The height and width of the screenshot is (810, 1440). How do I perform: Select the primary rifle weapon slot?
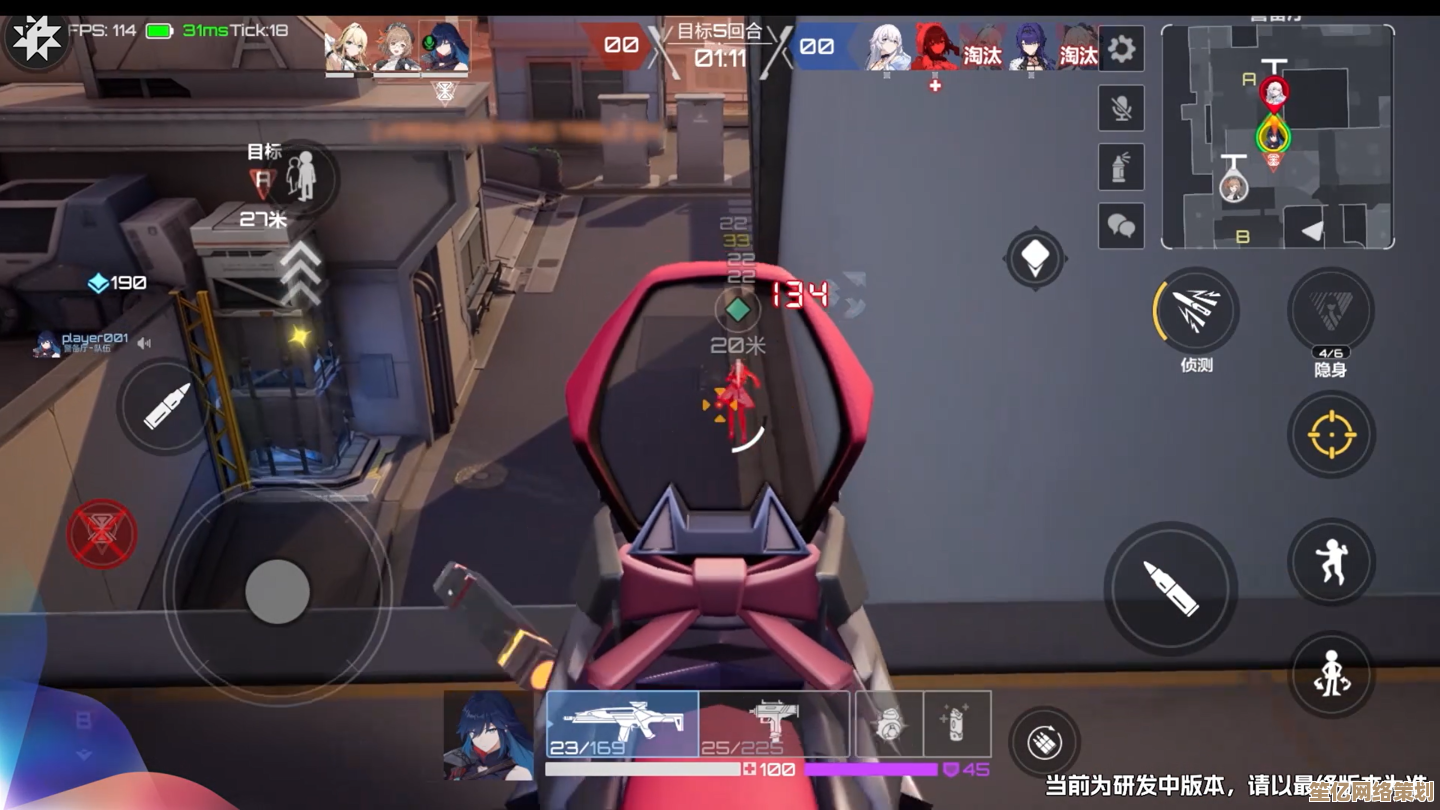(x=622, y=723)
